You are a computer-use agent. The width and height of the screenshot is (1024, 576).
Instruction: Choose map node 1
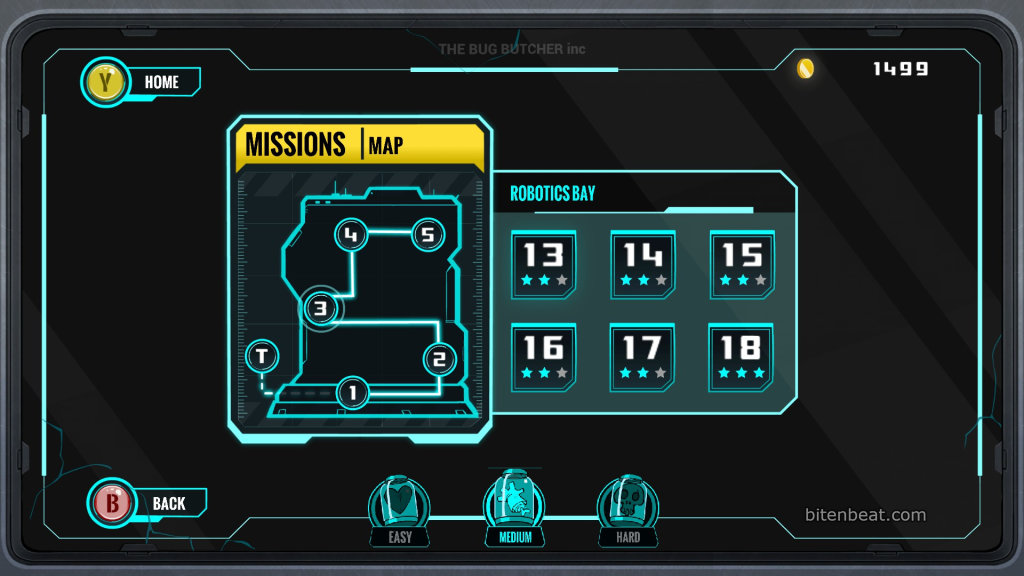[x=352, y=393]
